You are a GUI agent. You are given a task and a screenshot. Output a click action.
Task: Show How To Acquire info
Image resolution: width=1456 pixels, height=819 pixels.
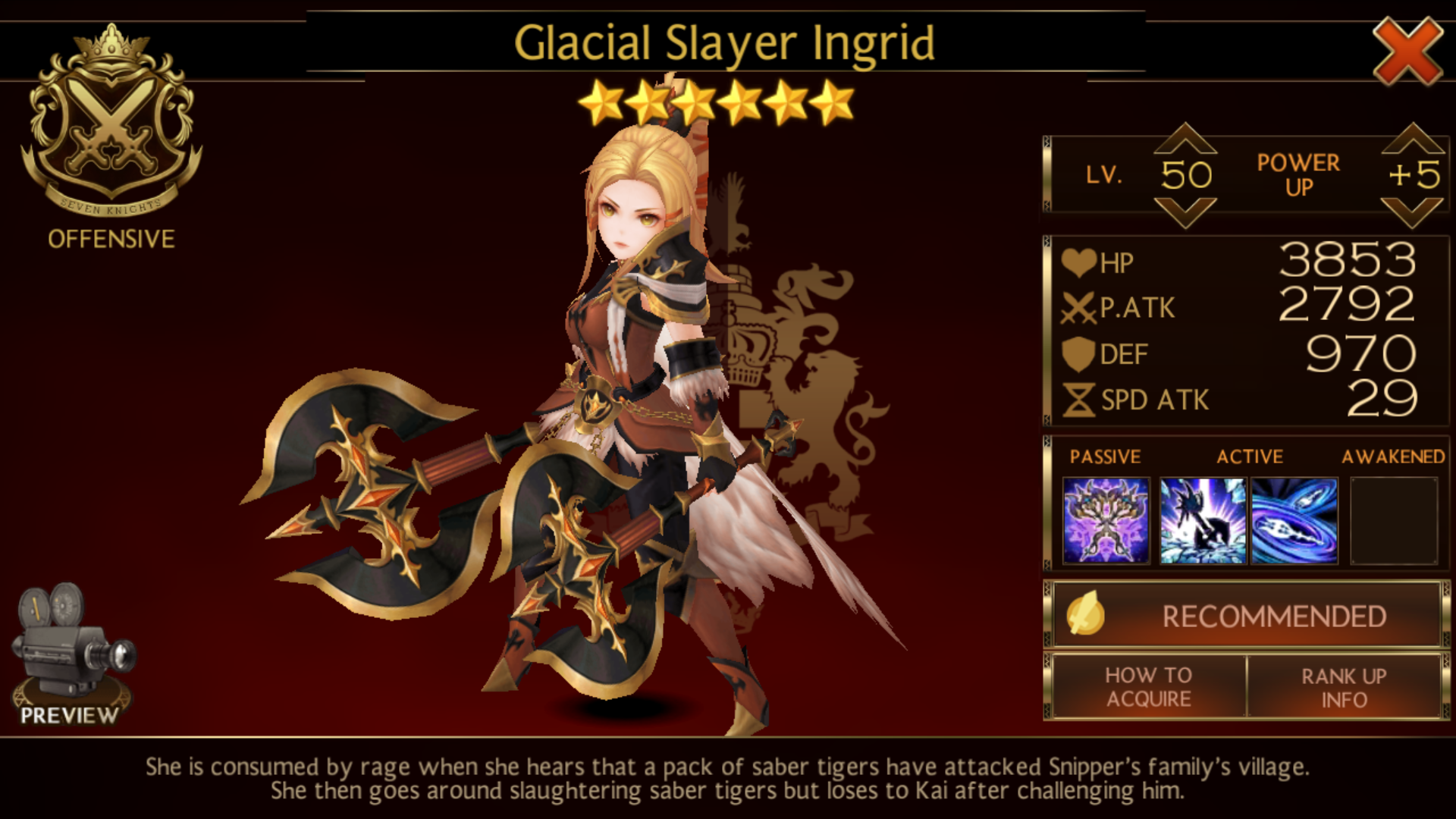1147,687
